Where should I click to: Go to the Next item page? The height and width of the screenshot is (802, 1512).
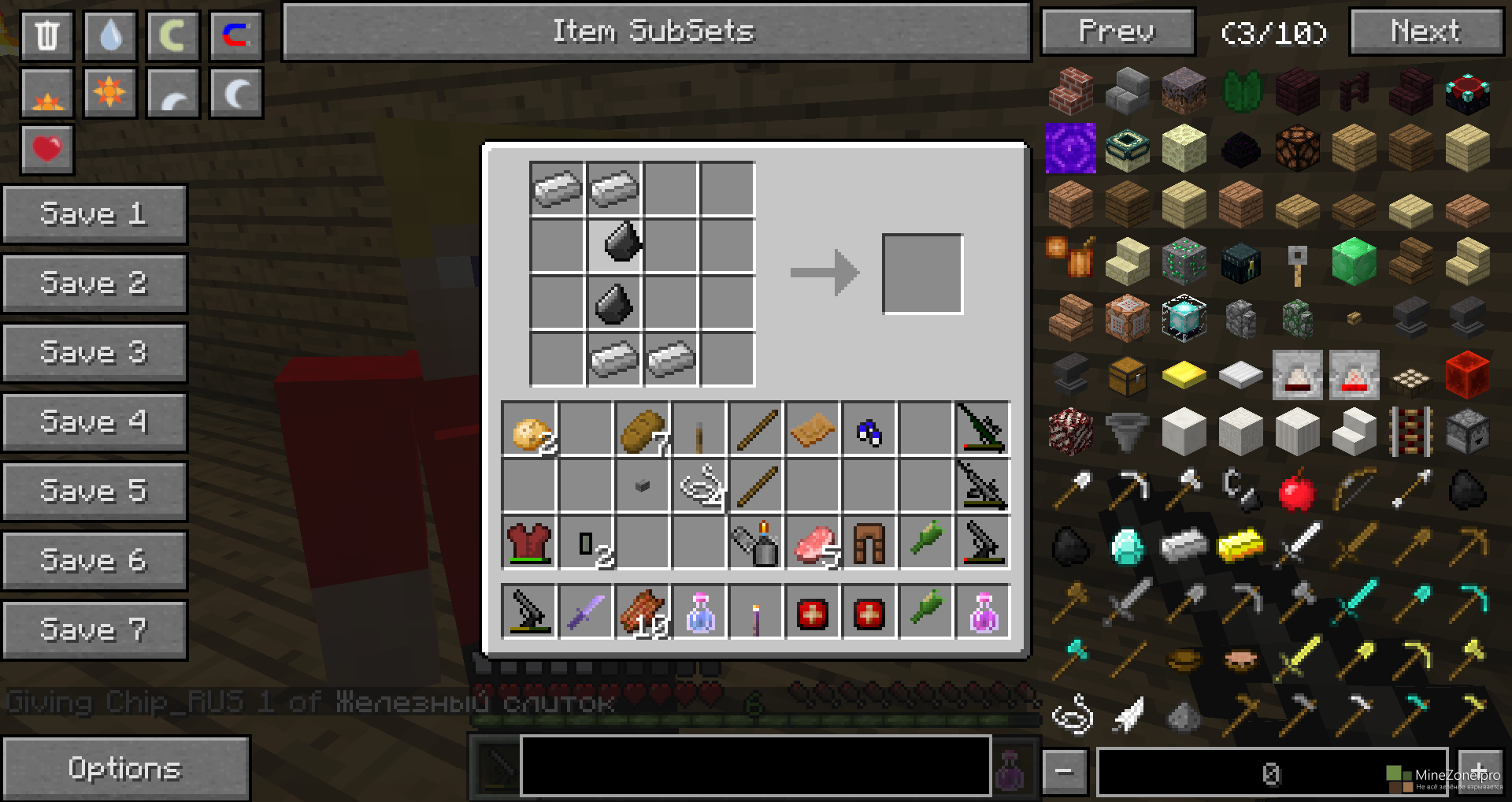(1426, 32)
